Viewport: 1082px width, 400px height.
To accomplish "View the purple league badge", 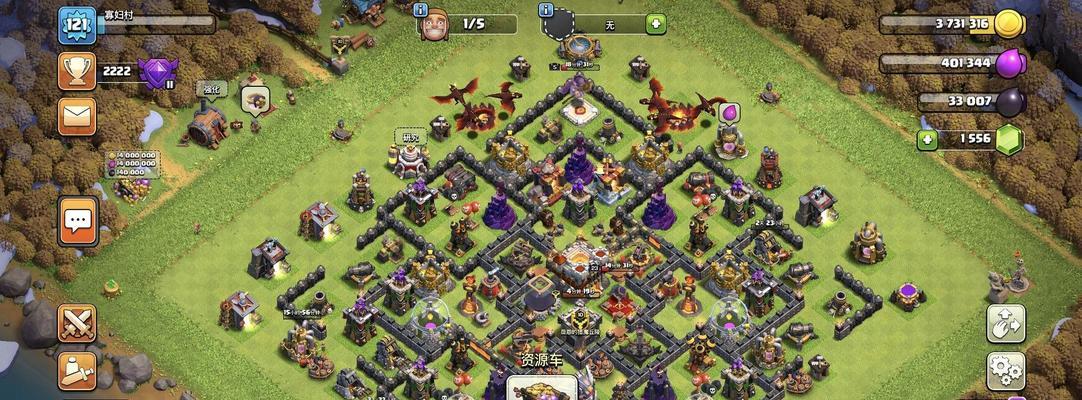I will (x=157, y=72).
